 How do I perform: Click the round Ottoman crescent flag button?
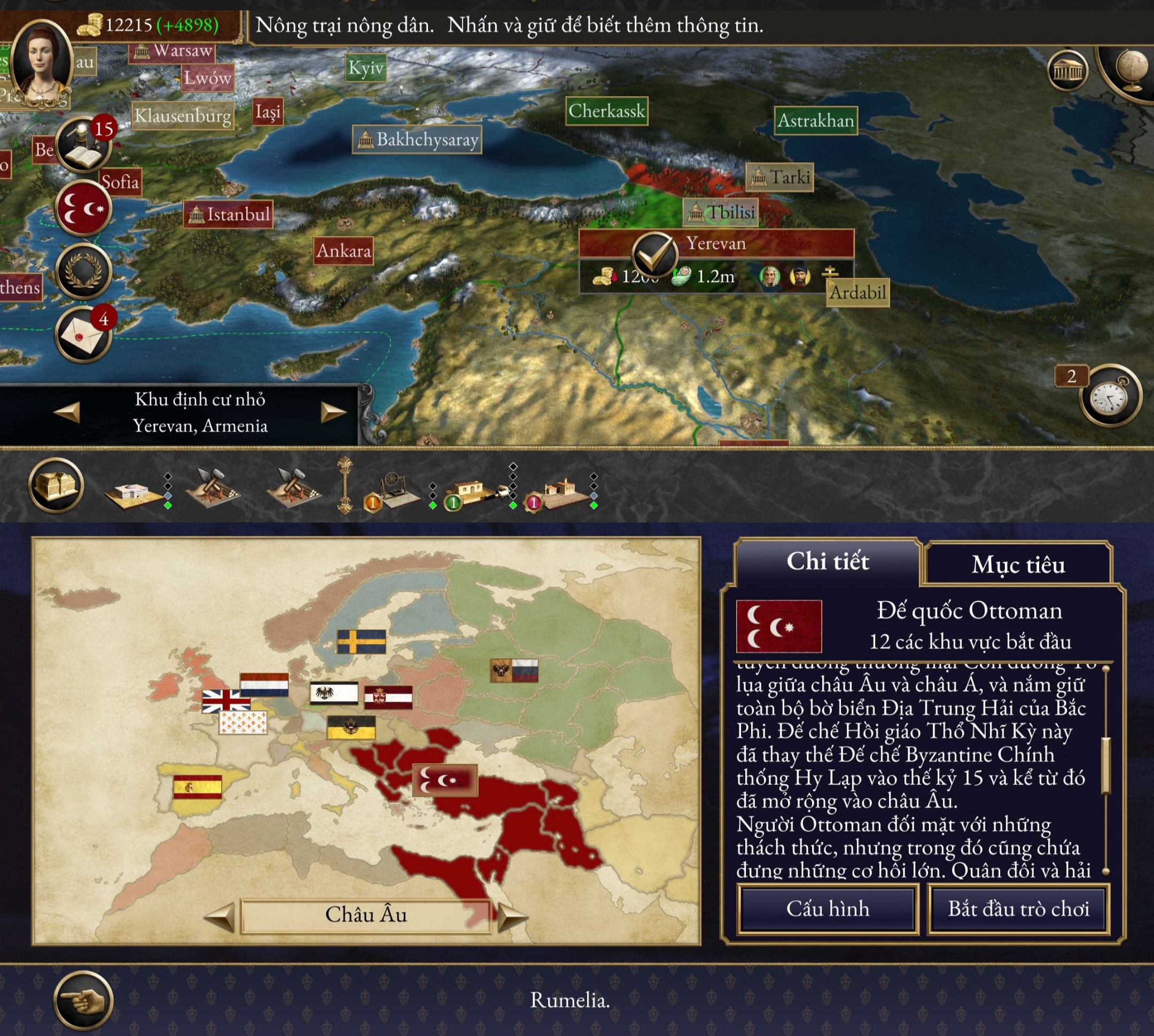pyautogui.click(x=83, y=209)
